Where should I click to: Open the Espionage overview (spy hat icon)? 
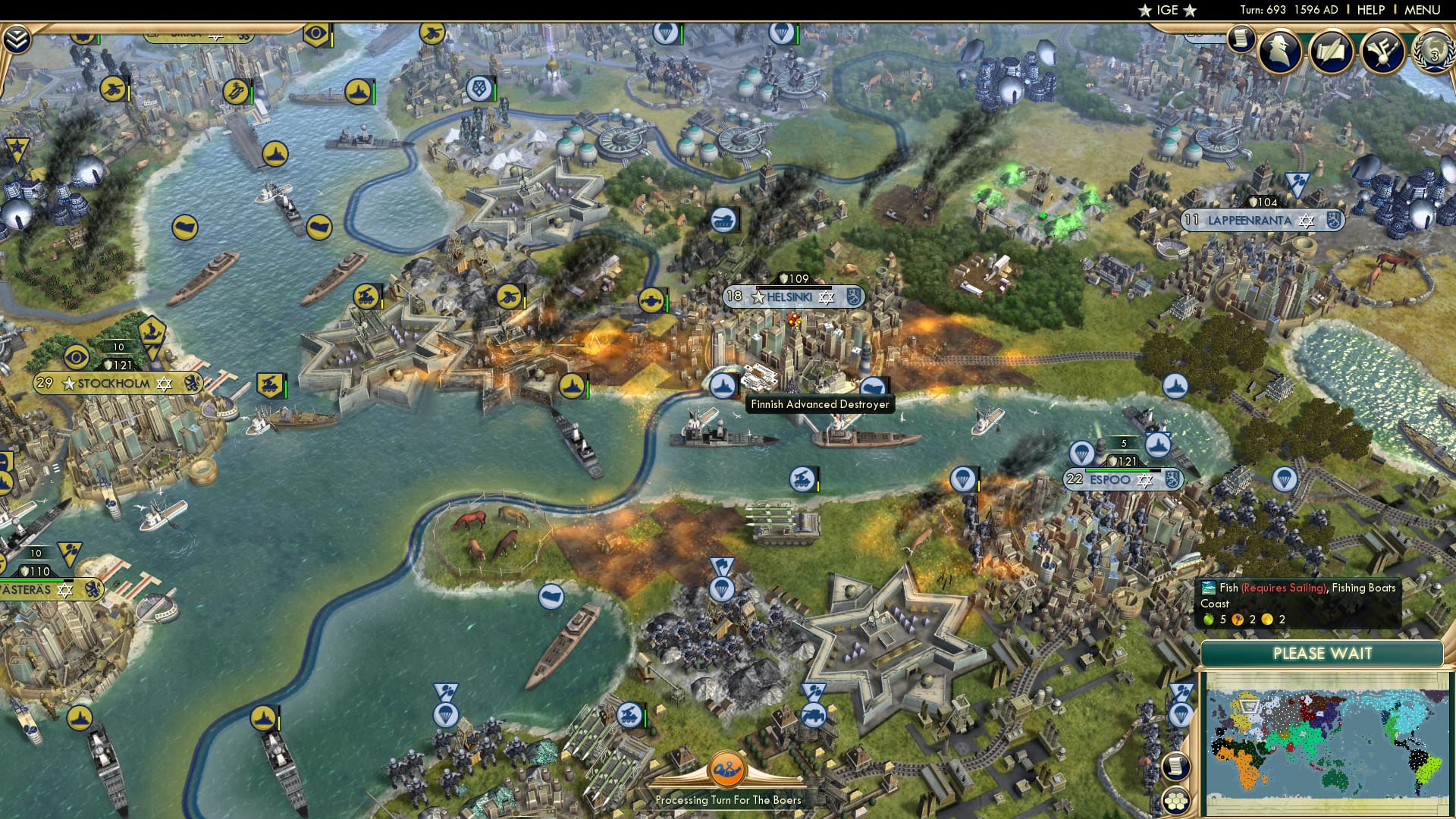click(x=1279, y=53)
